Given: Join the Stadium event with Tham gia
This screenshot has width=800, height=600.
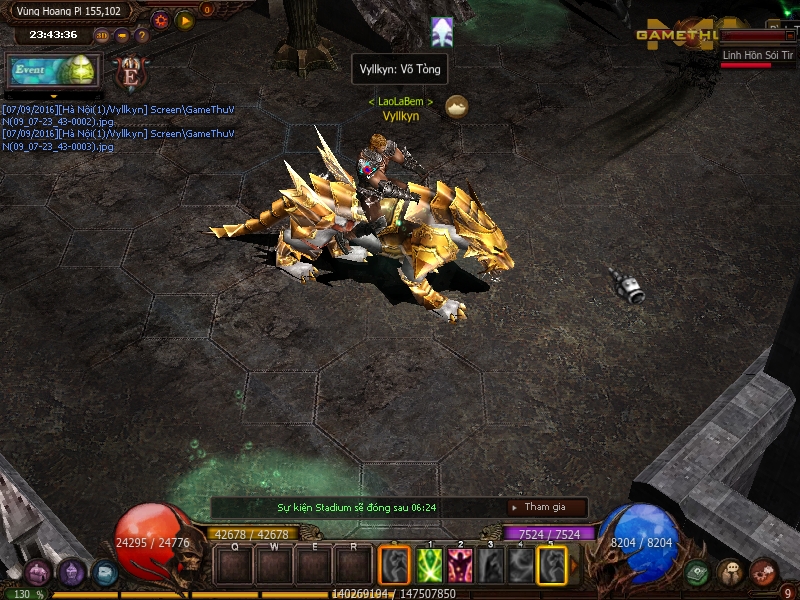Looking at the screenshot, I should coord(545,507).
